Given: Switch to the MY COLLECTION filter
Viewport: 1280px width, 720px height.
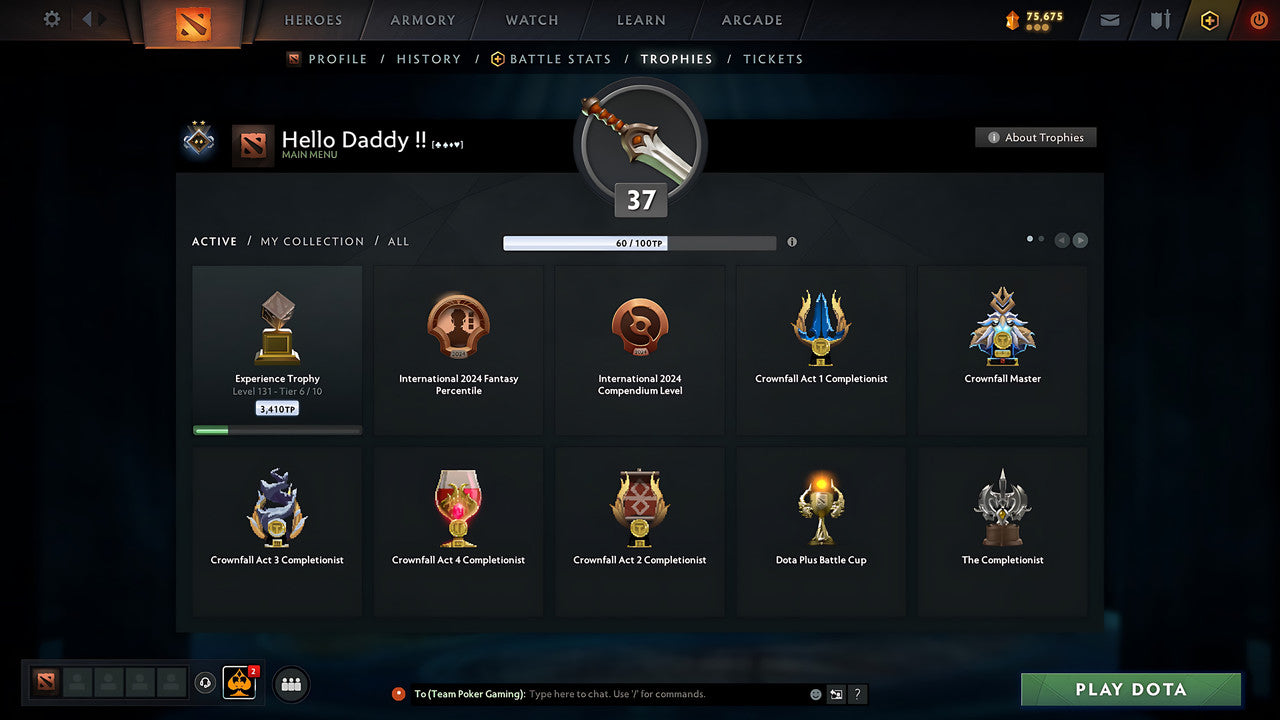Looking at the screenshot, I should pyautogui.click(x=311, y=241).
